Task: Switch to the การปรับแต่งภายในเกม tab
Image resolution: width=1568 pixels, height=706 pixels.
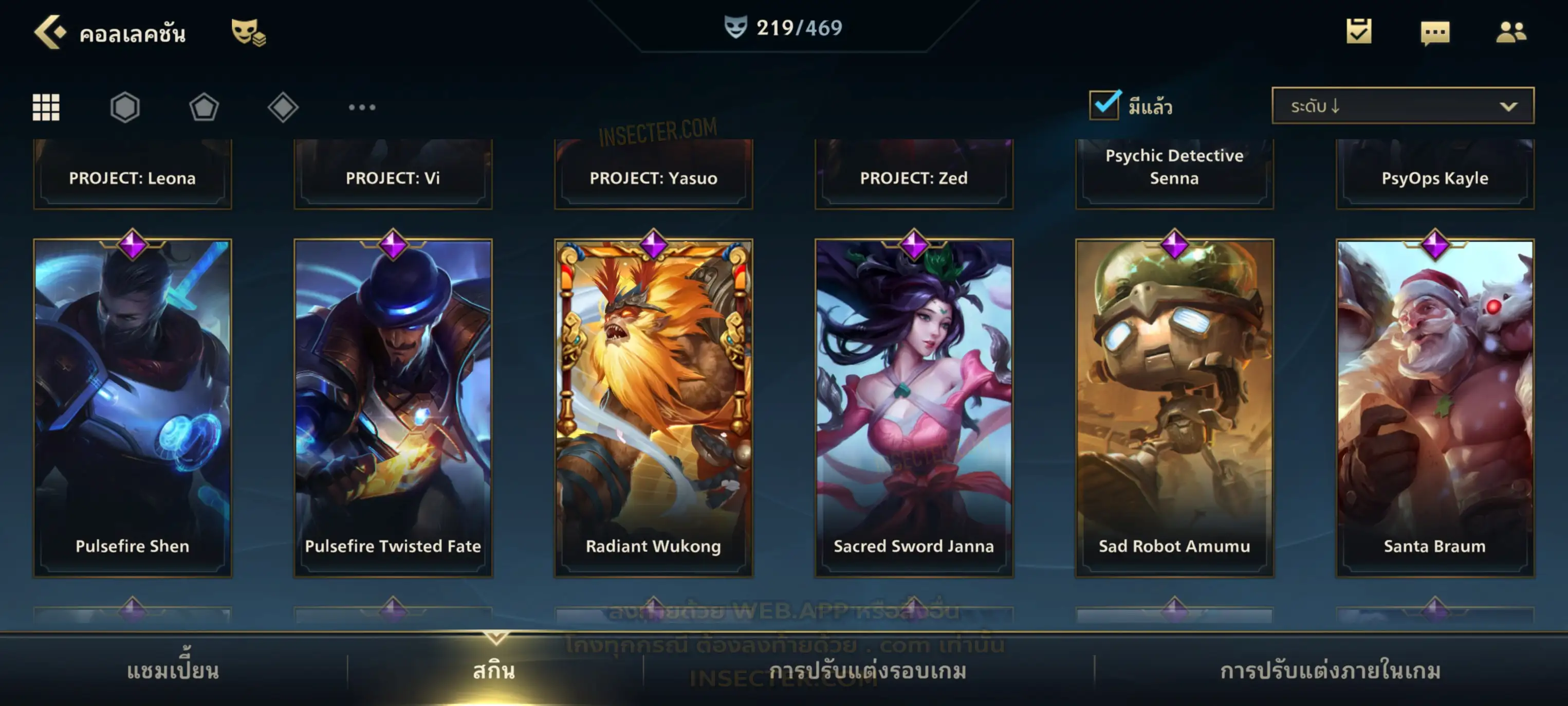Action: click(x=1330, y=671)
